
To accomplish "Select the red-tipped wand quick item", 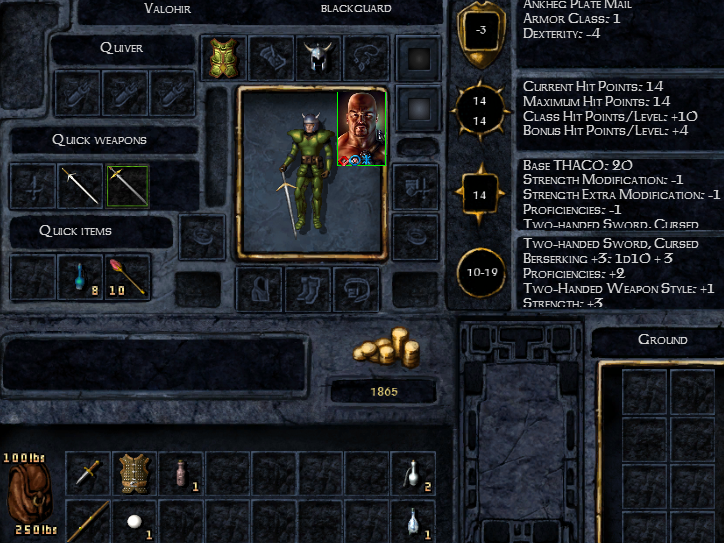I will click(x=128, y=277).
